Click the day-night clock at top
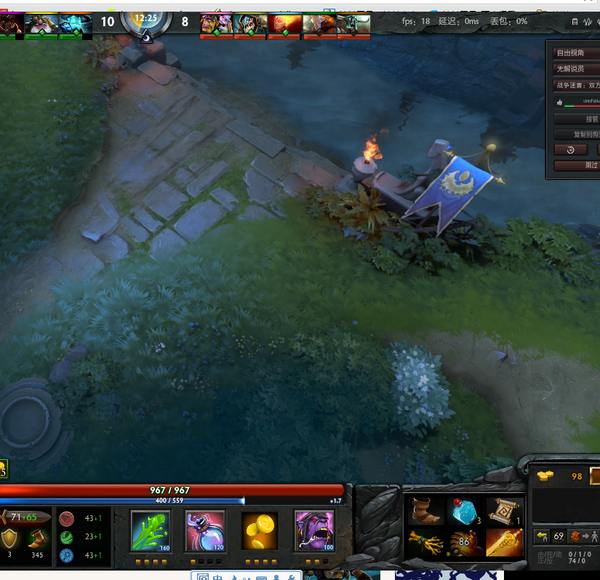This screenshot has width=600, height=580. [x=146, y=19]
